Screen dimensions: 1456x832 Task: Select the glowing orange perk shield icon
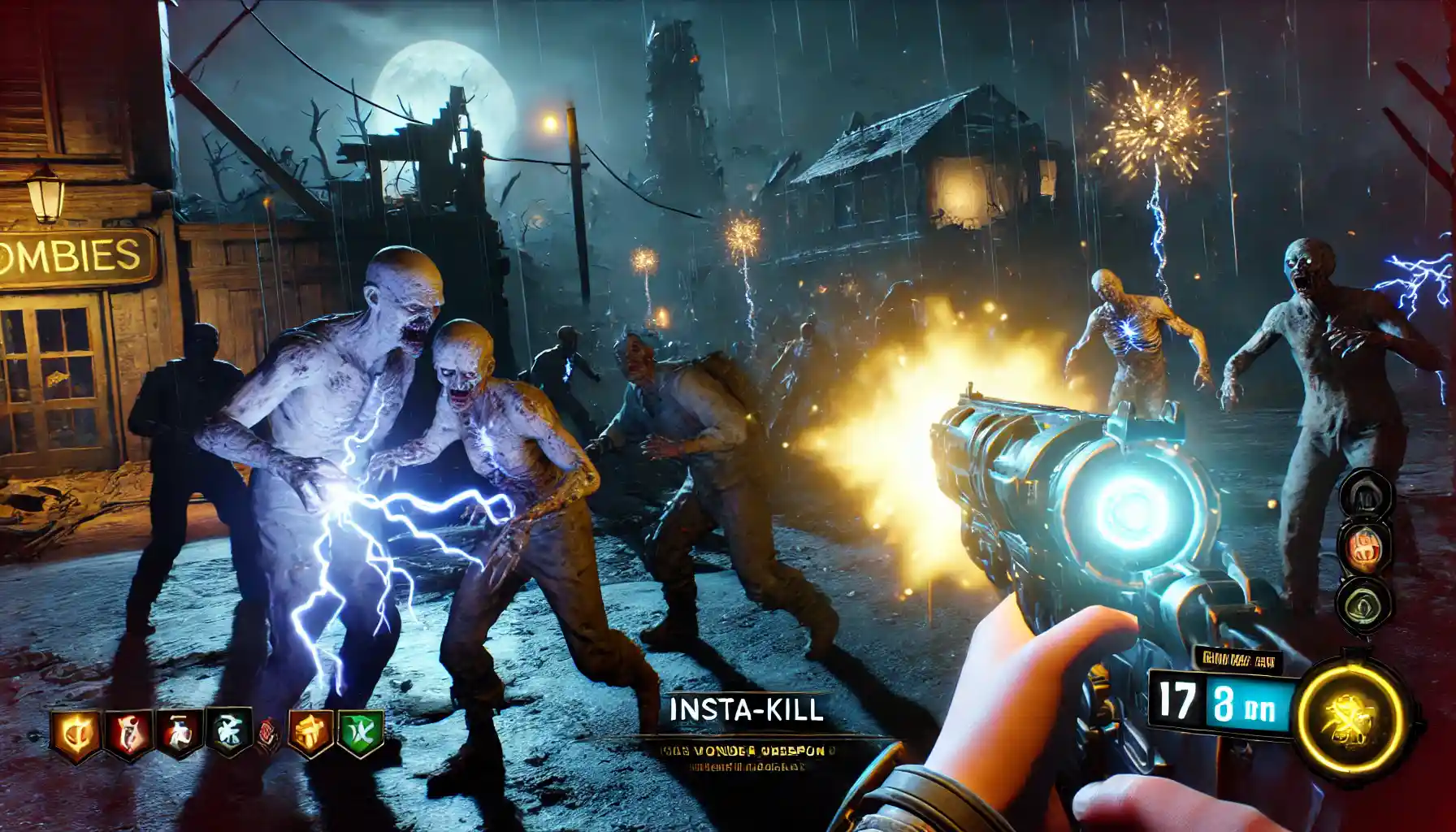[x=76, y=734]
